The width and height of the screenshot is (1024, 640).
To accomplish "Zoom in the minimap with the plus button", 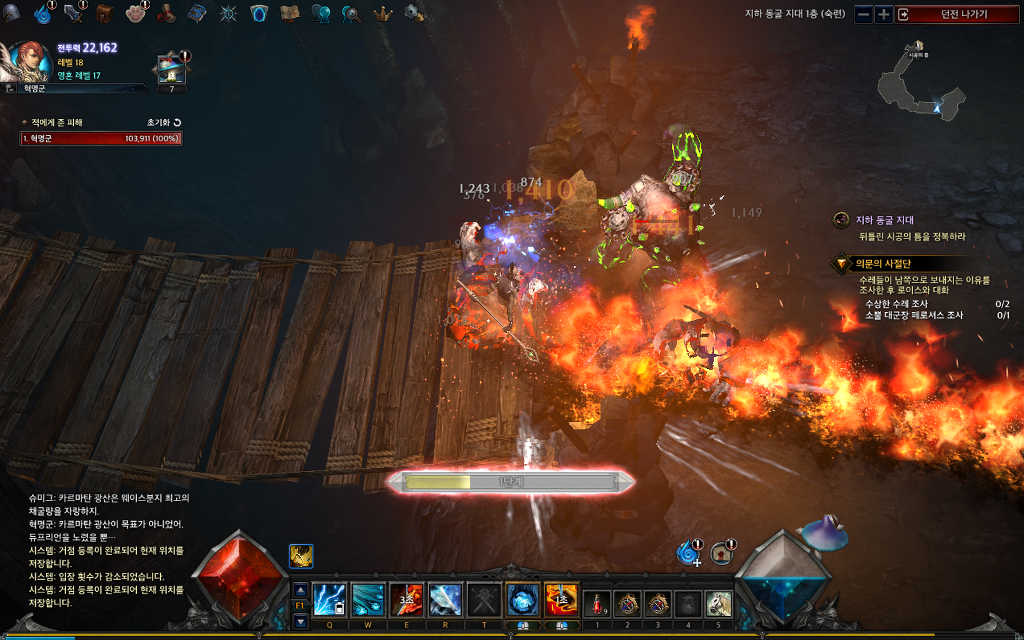I will pyautogui.click(x=883, y=14).
